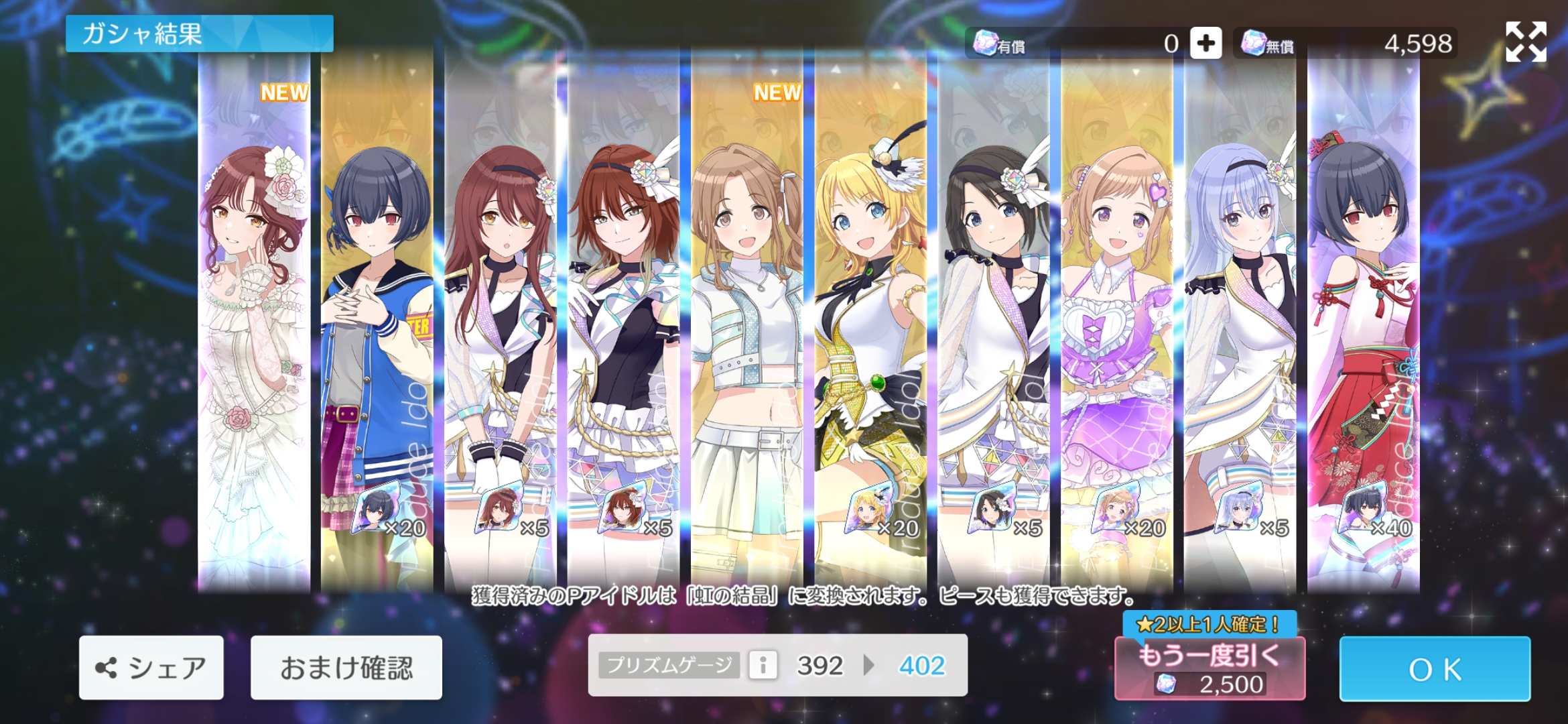Select the blonde idol in yellow outfit card
The width and height of the screenshot is (1568, 724).
870,322
